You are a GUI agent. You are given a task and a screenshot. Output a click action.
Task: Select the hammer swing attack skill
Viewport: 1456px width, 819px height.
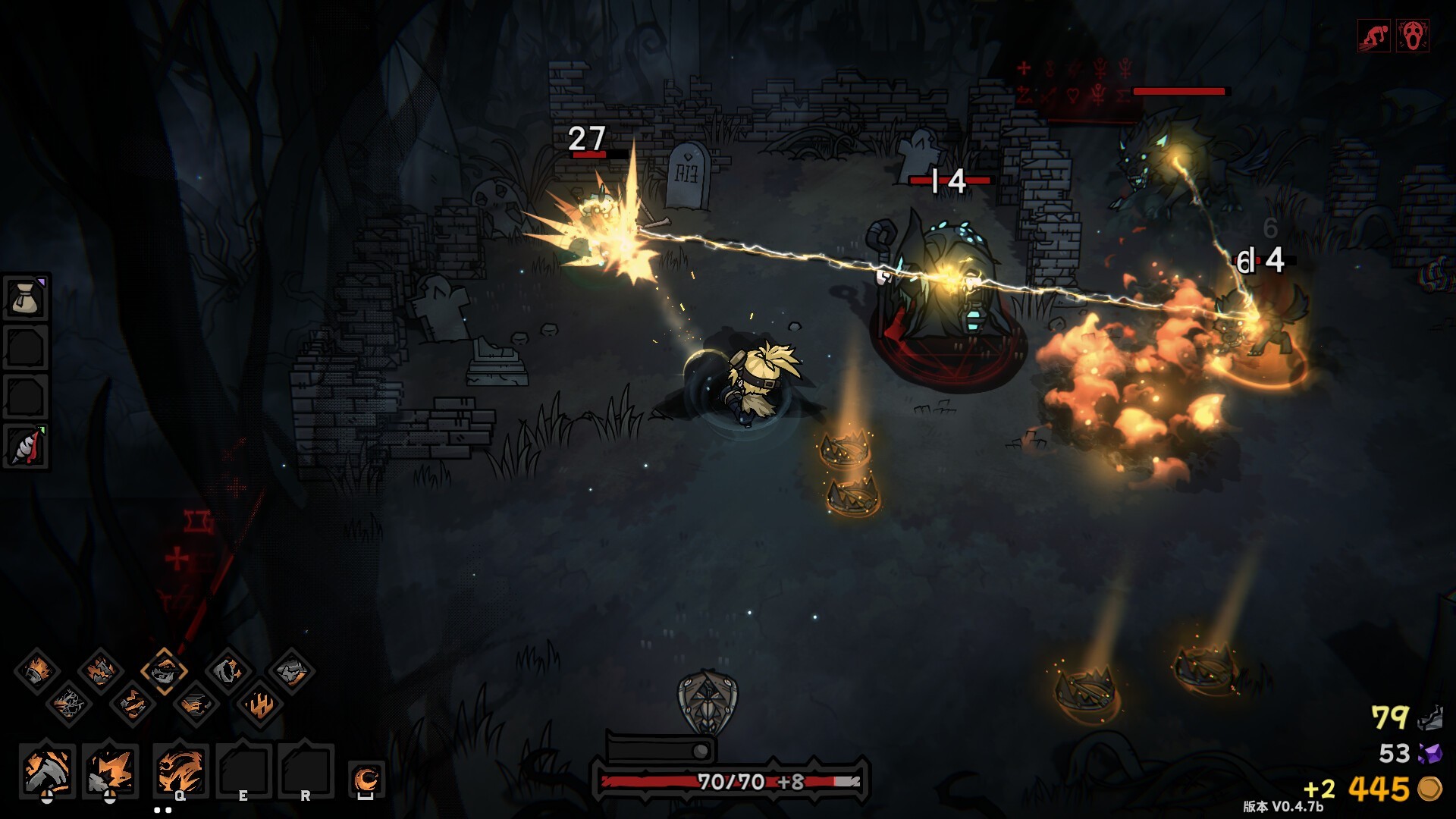tap(47, 770)
